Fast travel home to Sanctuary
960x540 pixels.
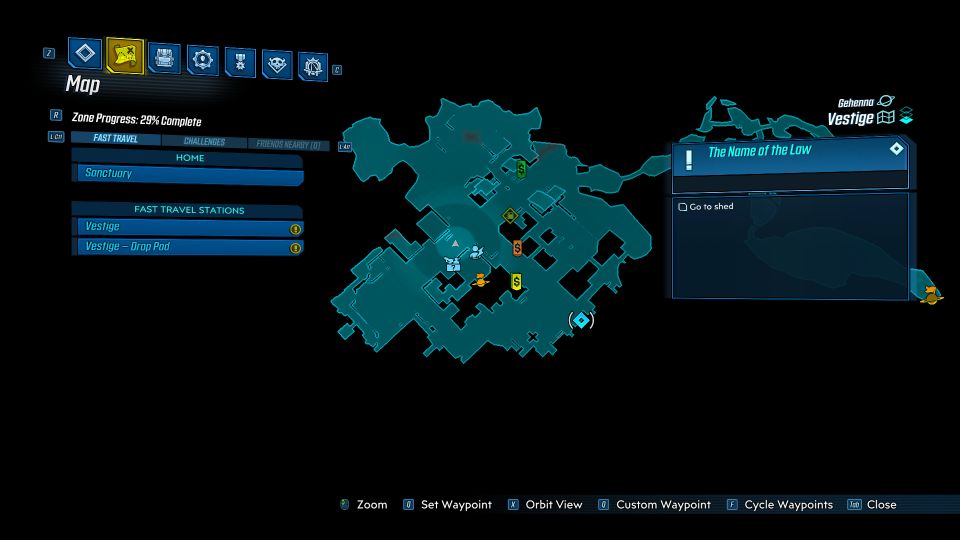188,174
